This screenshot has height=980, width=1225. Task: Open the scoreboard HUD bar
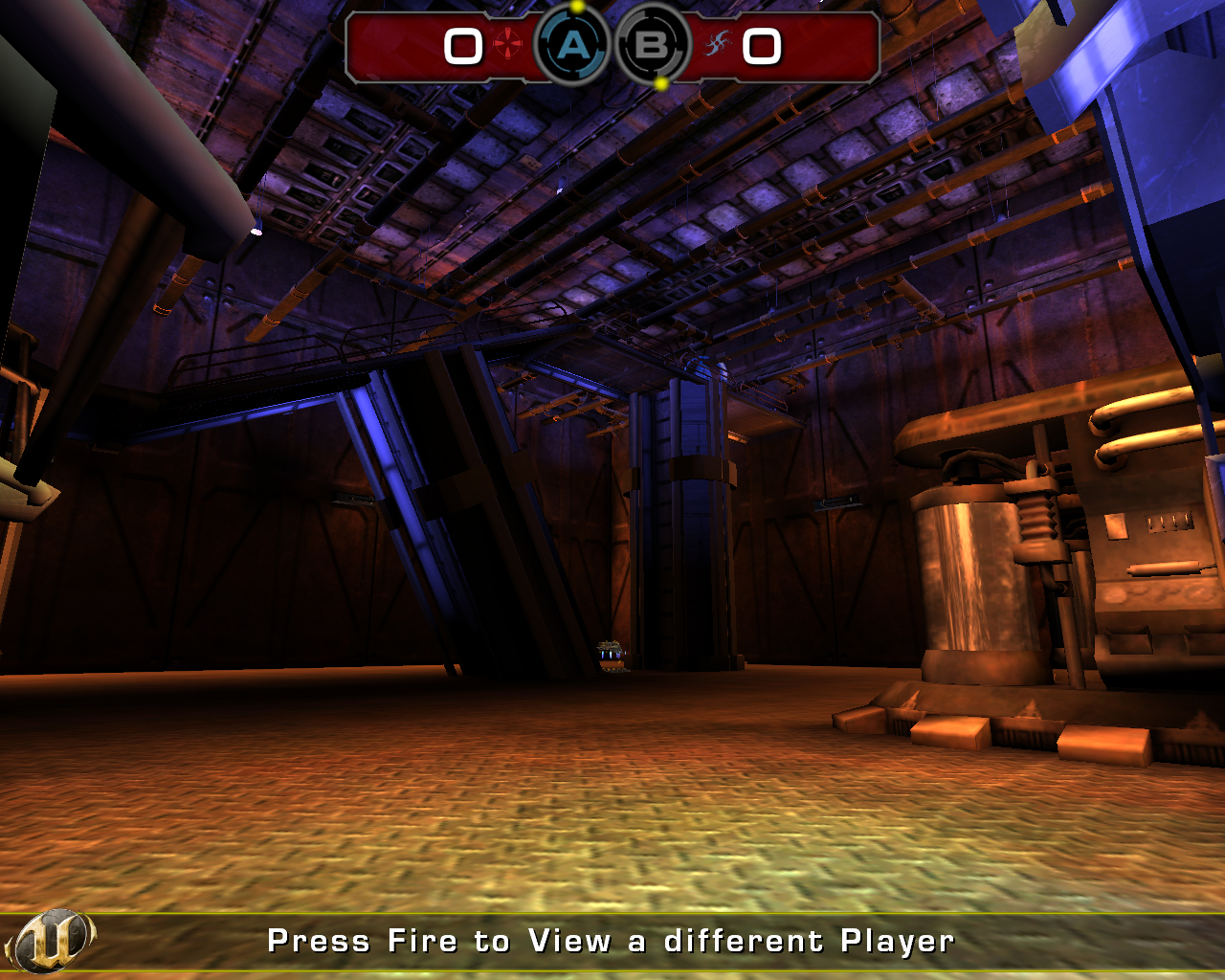point(612,46)
